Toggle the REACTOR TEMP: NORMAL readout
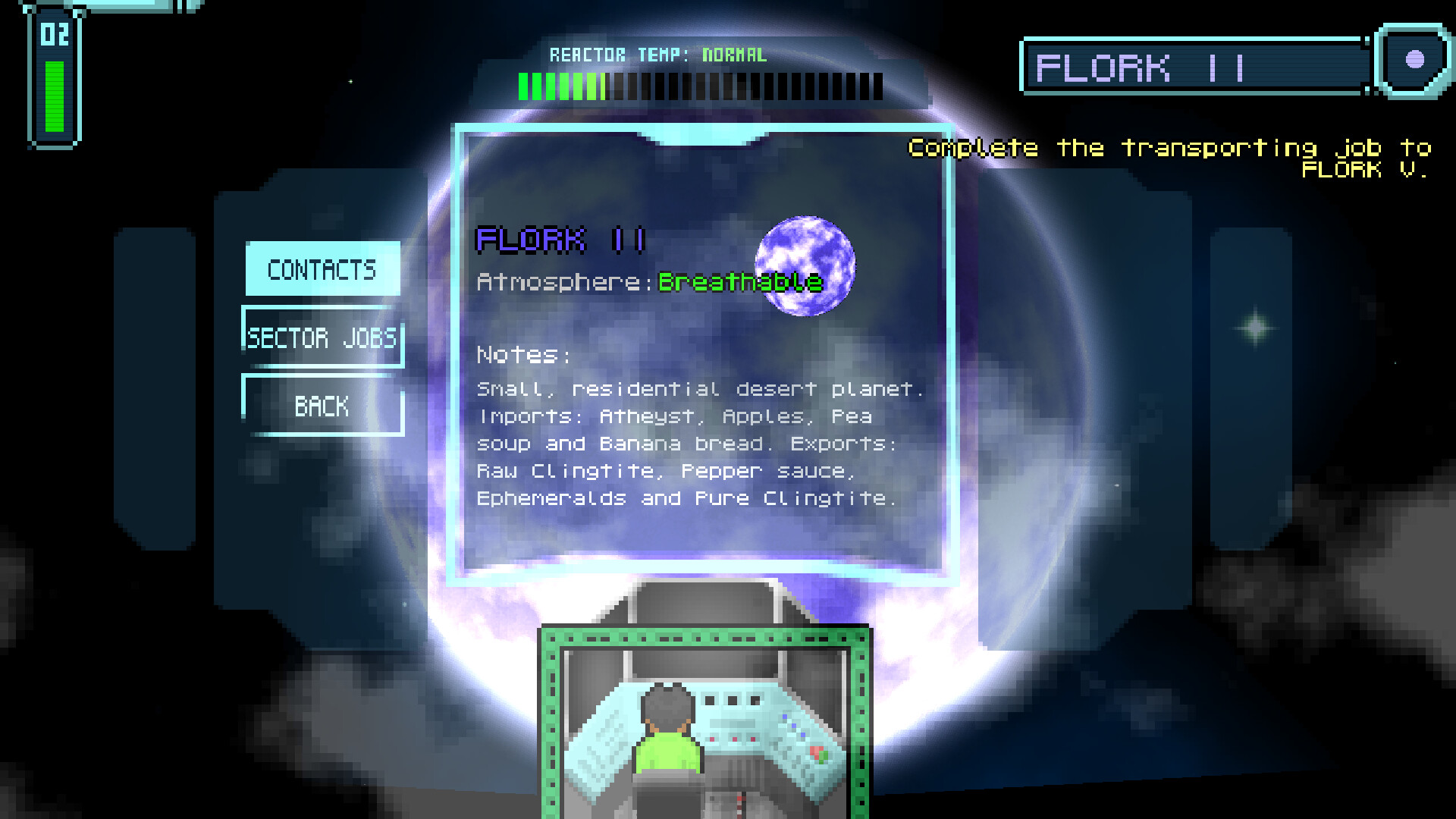The height and width of the screenshot is (819, 1456). tap(658, 55)
